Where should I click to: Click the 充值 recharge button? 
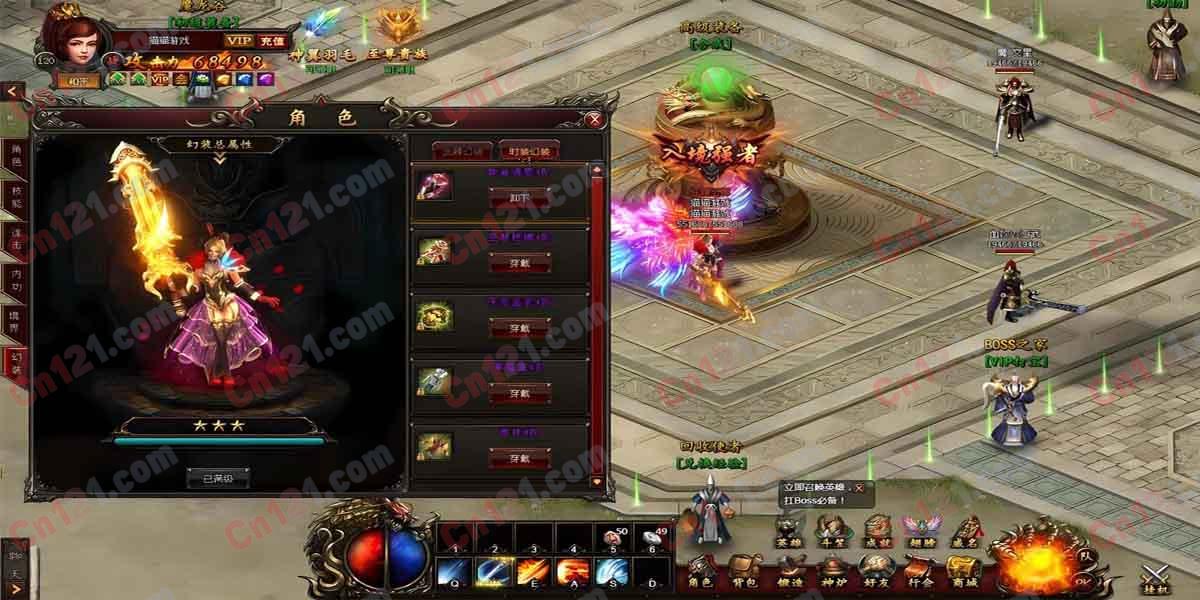pos(272,40)
